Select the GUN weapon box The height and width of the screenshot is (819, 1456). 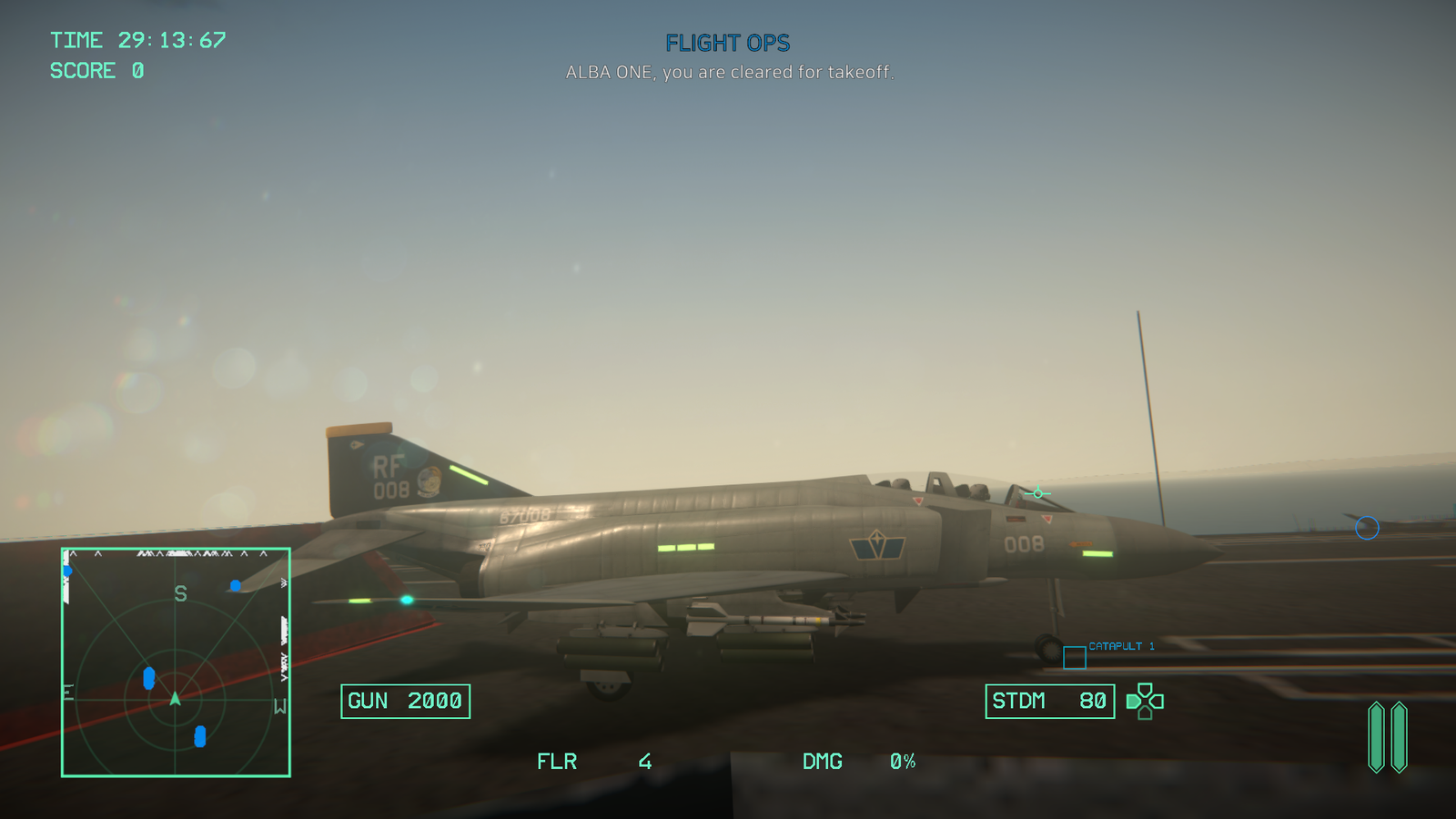pos(405,702)
